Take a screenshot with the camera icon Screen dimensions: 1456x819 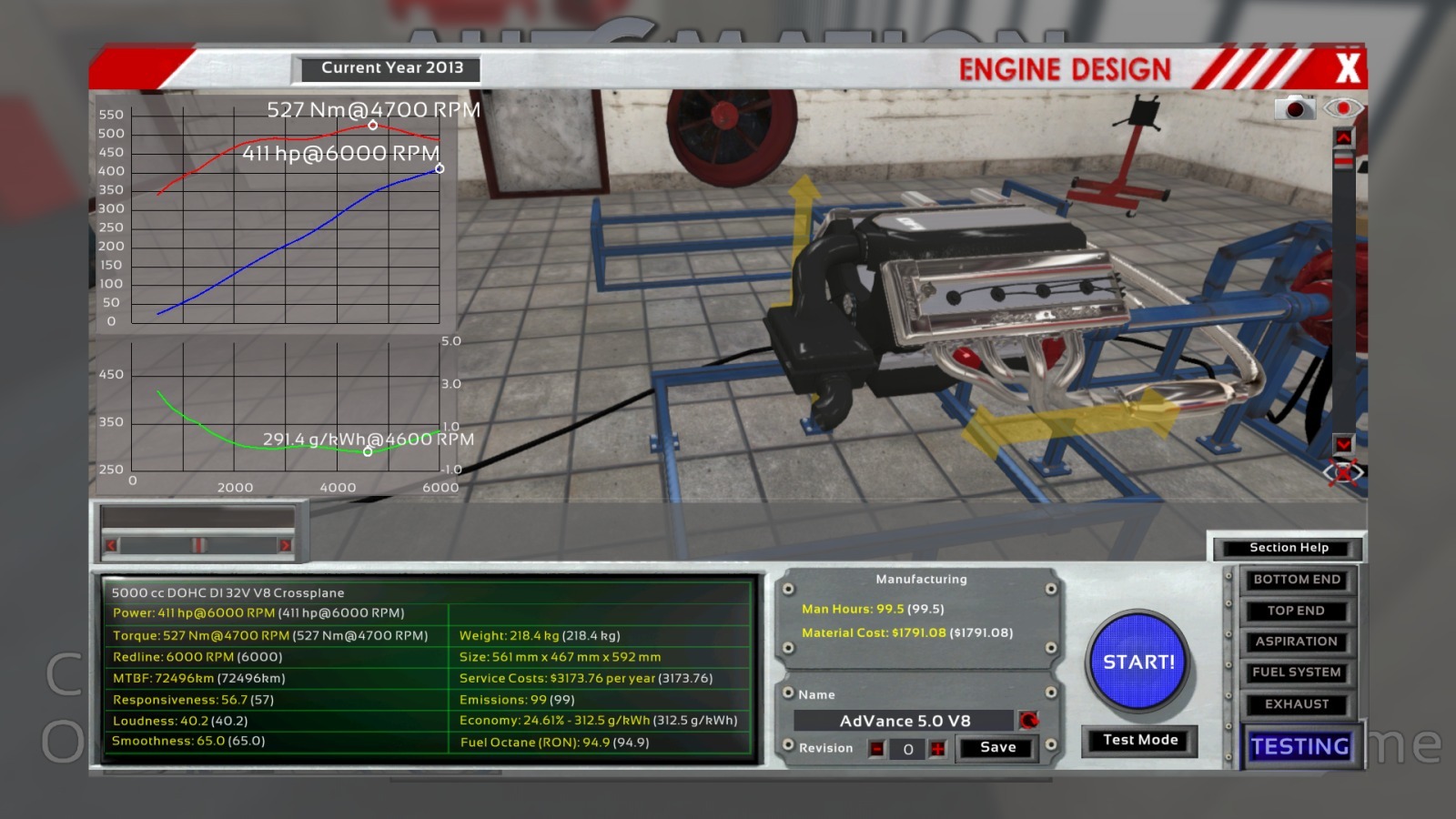(1294, 108)
